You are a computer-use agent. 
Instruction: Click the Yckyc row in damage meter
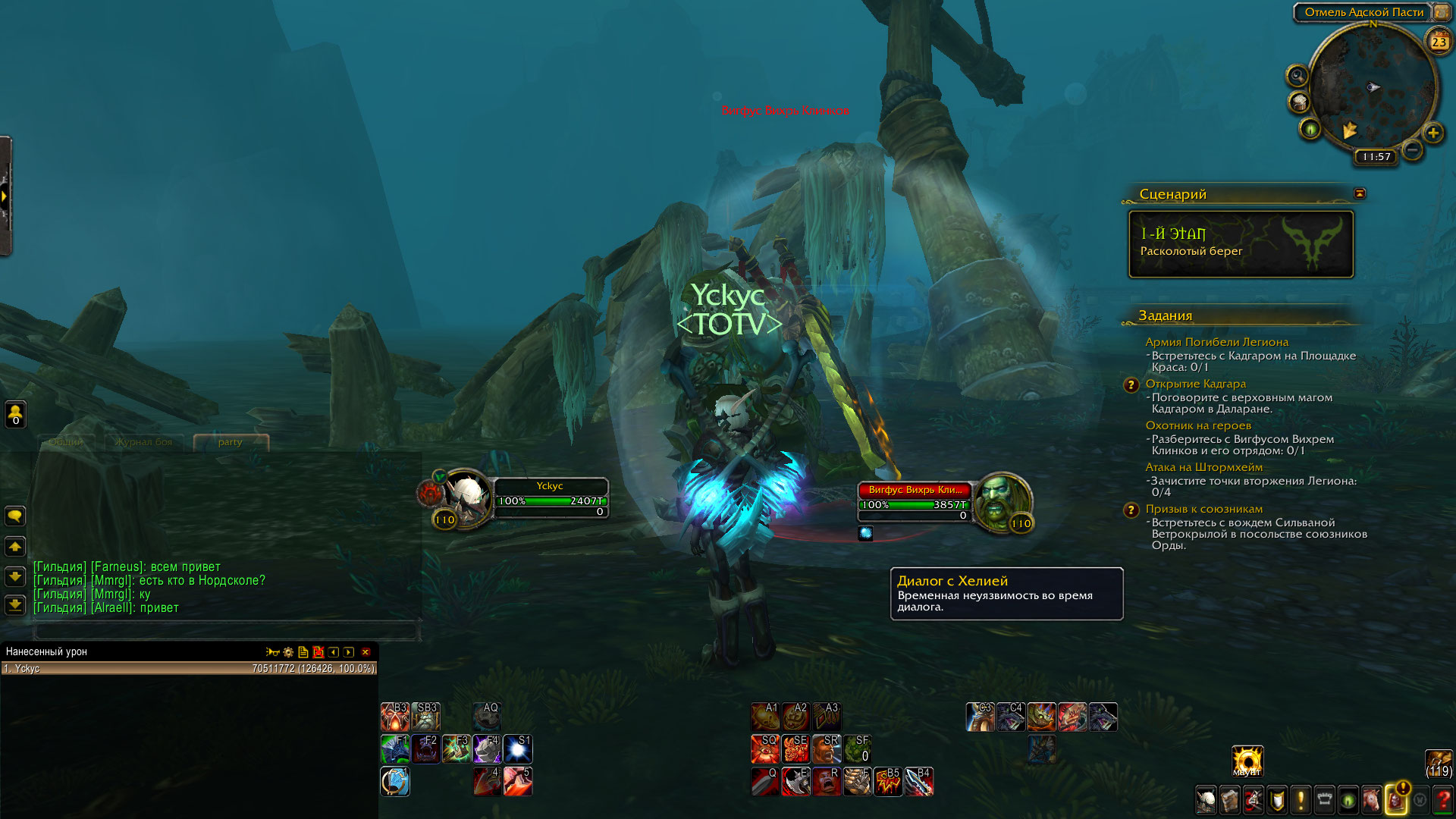pyautogui.click(x=188, y=669)
